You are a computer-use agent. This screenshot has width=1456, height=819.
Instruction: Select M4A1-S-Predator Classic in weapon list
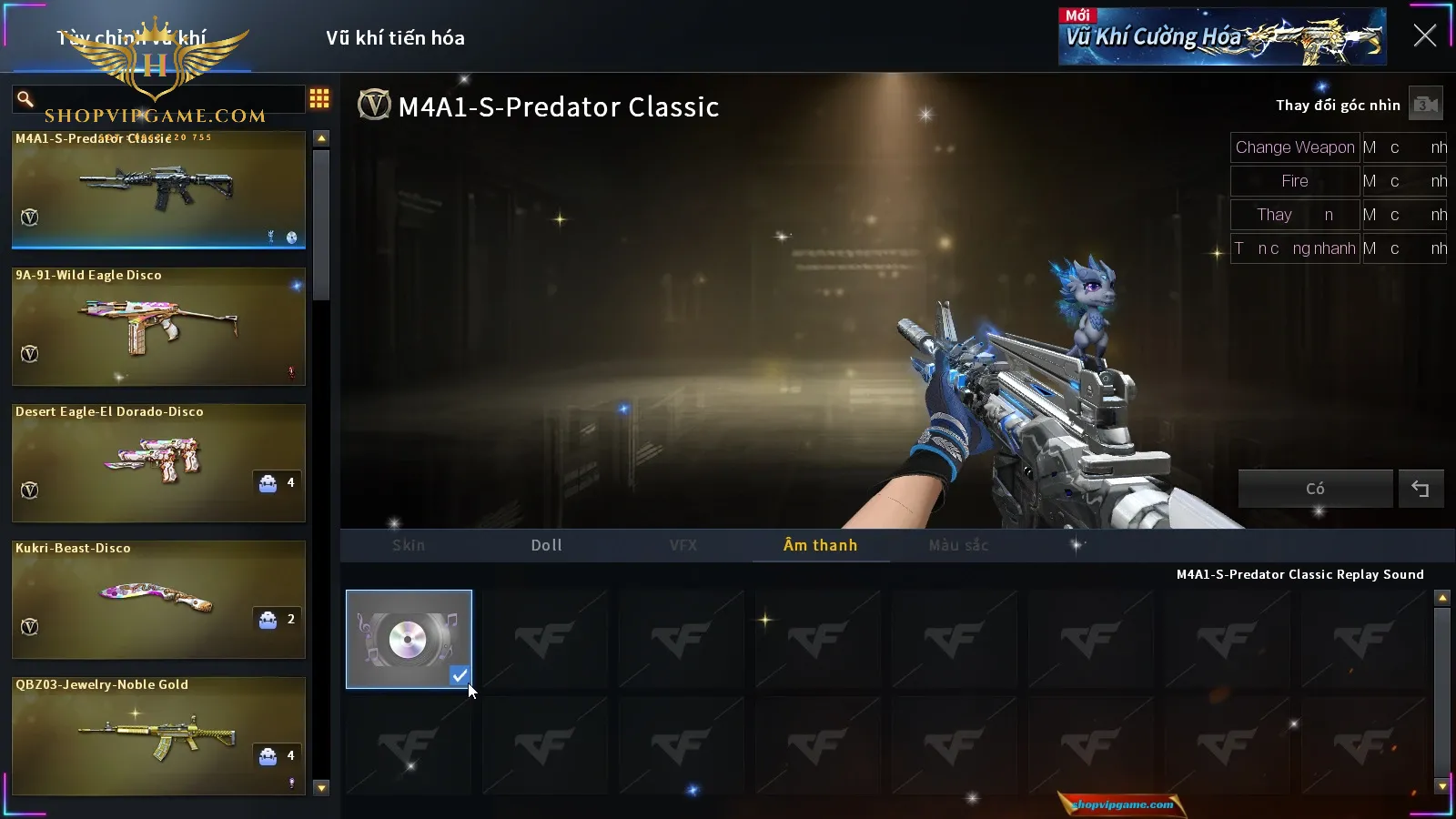click(x=158, y=190)
